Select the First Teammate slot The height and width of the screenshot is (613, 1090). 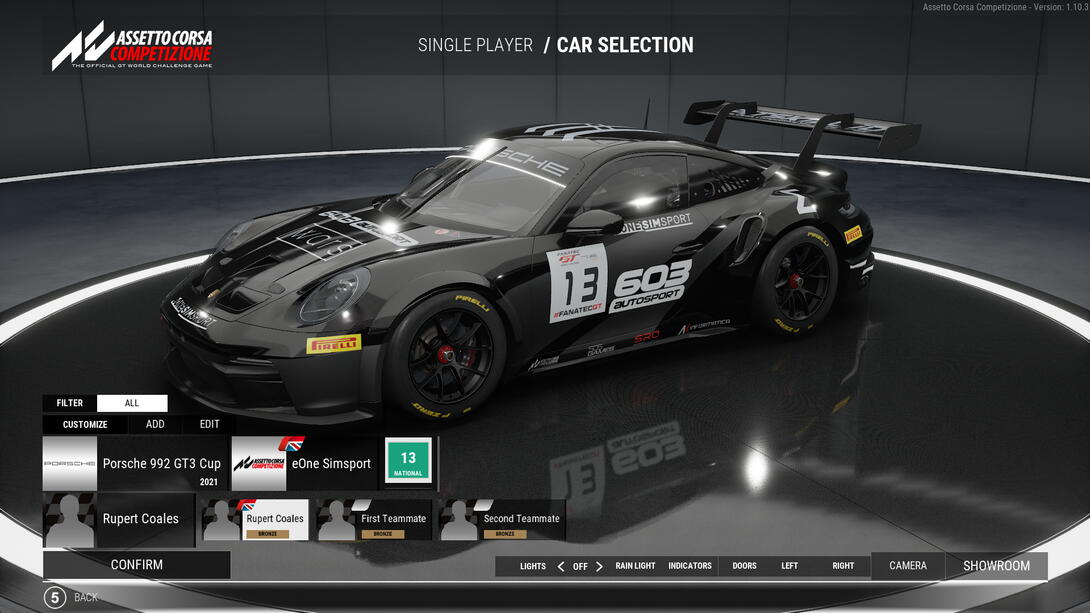374,520
